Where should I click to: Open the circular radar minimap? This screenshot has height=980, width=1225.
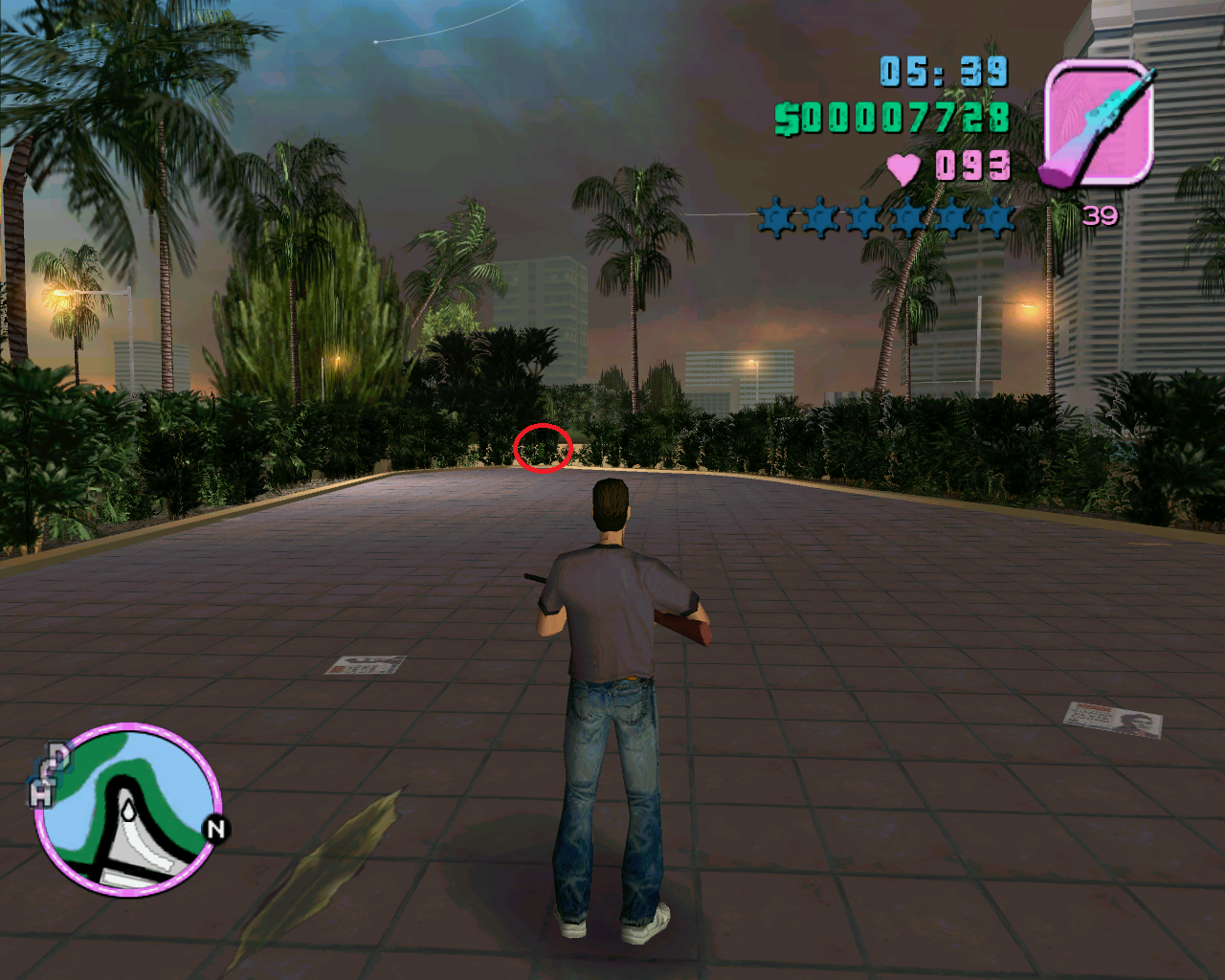click(128, 809)
